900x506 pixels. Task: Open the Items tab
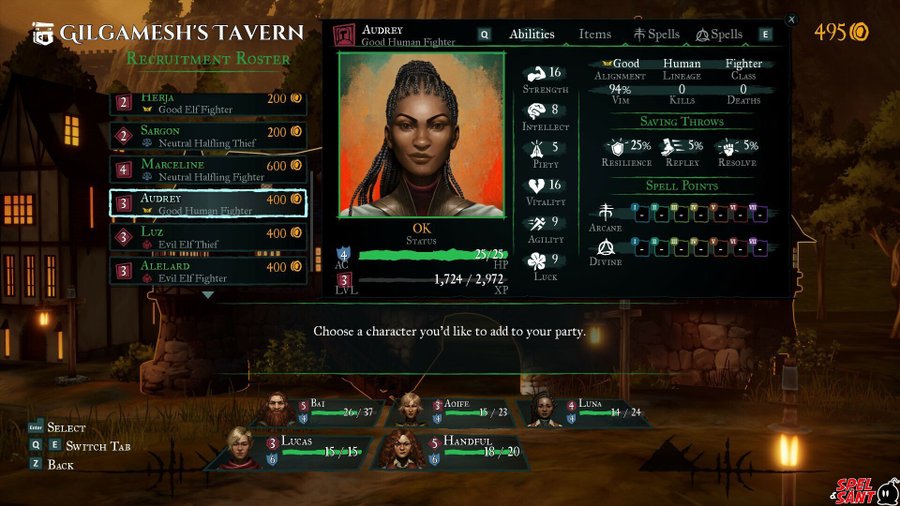tap(595, 34)
